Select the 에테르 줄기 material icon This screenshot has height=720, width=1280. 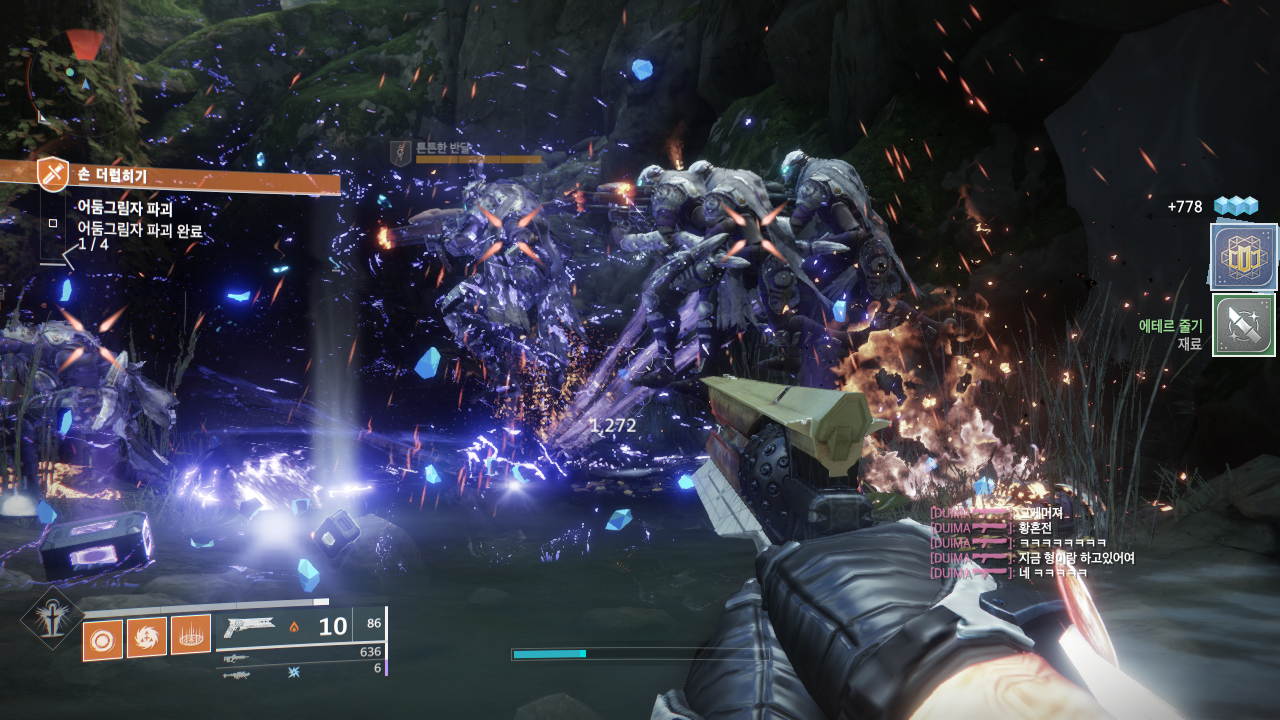coord(1243,325)
